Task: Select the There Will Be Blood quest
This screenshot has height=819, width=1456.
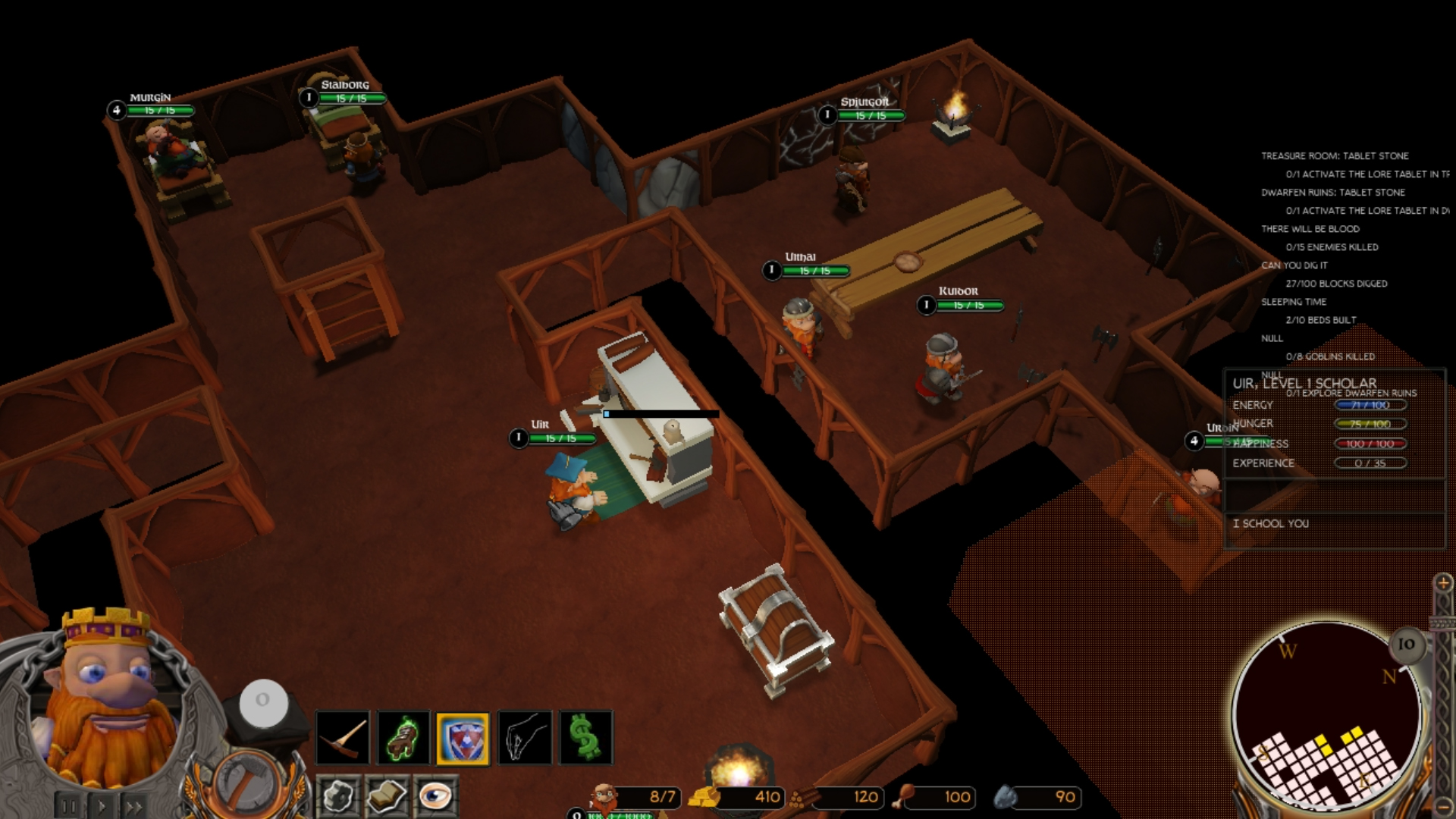Action: tap(1310, 229)
